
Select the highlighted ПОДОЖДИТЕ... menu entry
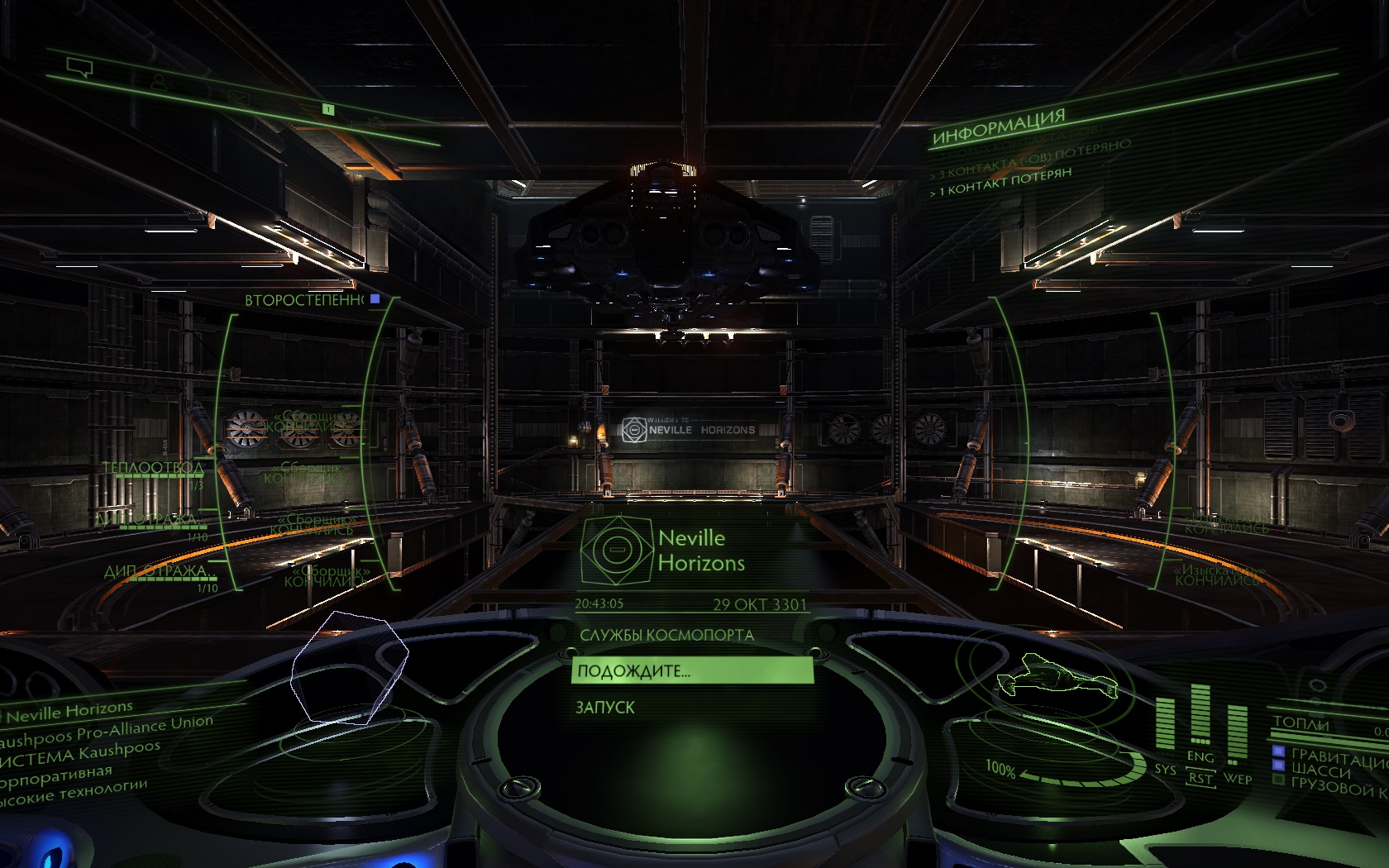(x=691, y=670)
